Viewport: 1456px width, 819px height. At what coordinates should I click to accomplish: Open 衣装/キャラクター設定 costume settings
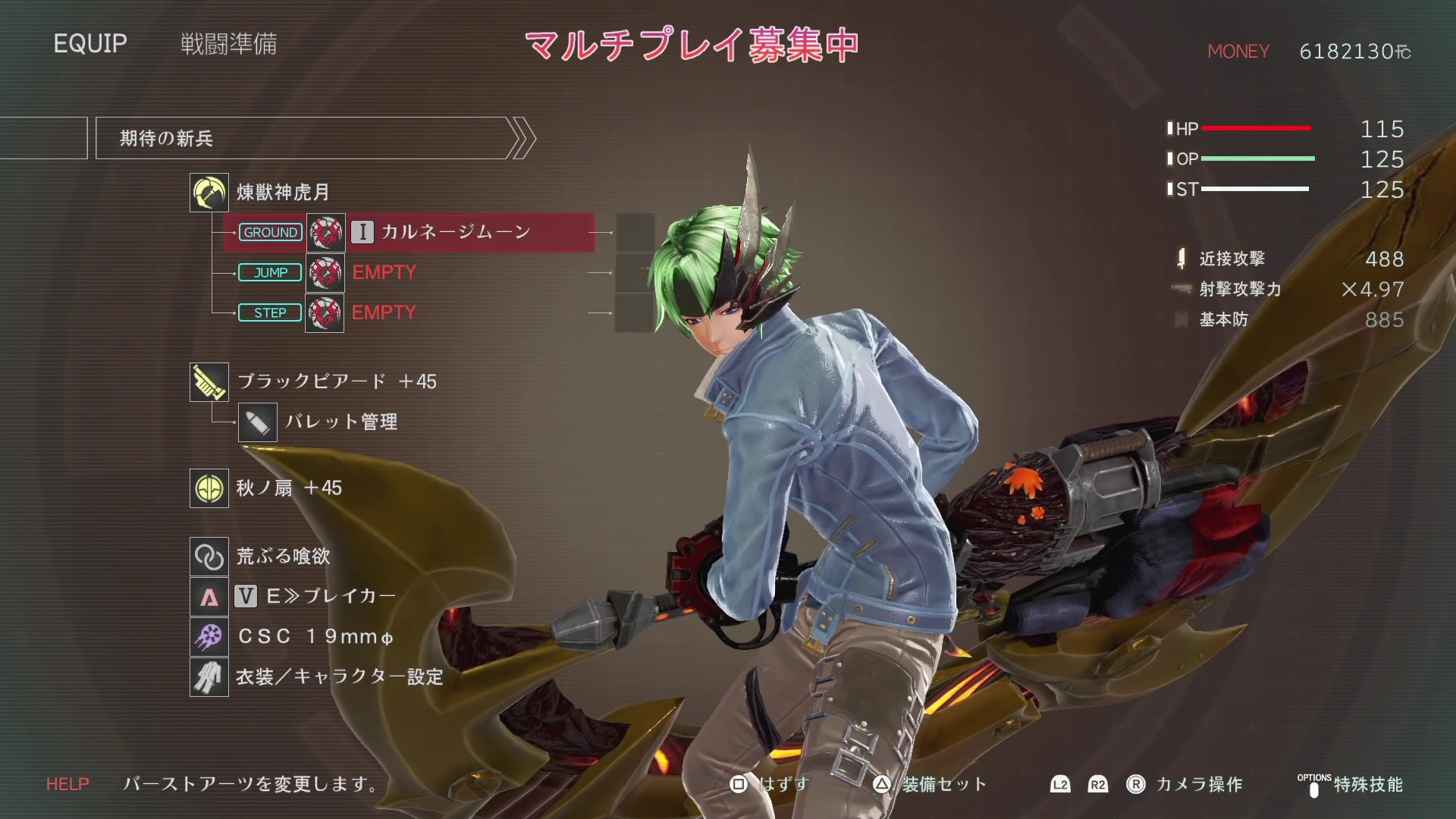tap(339, 676)
